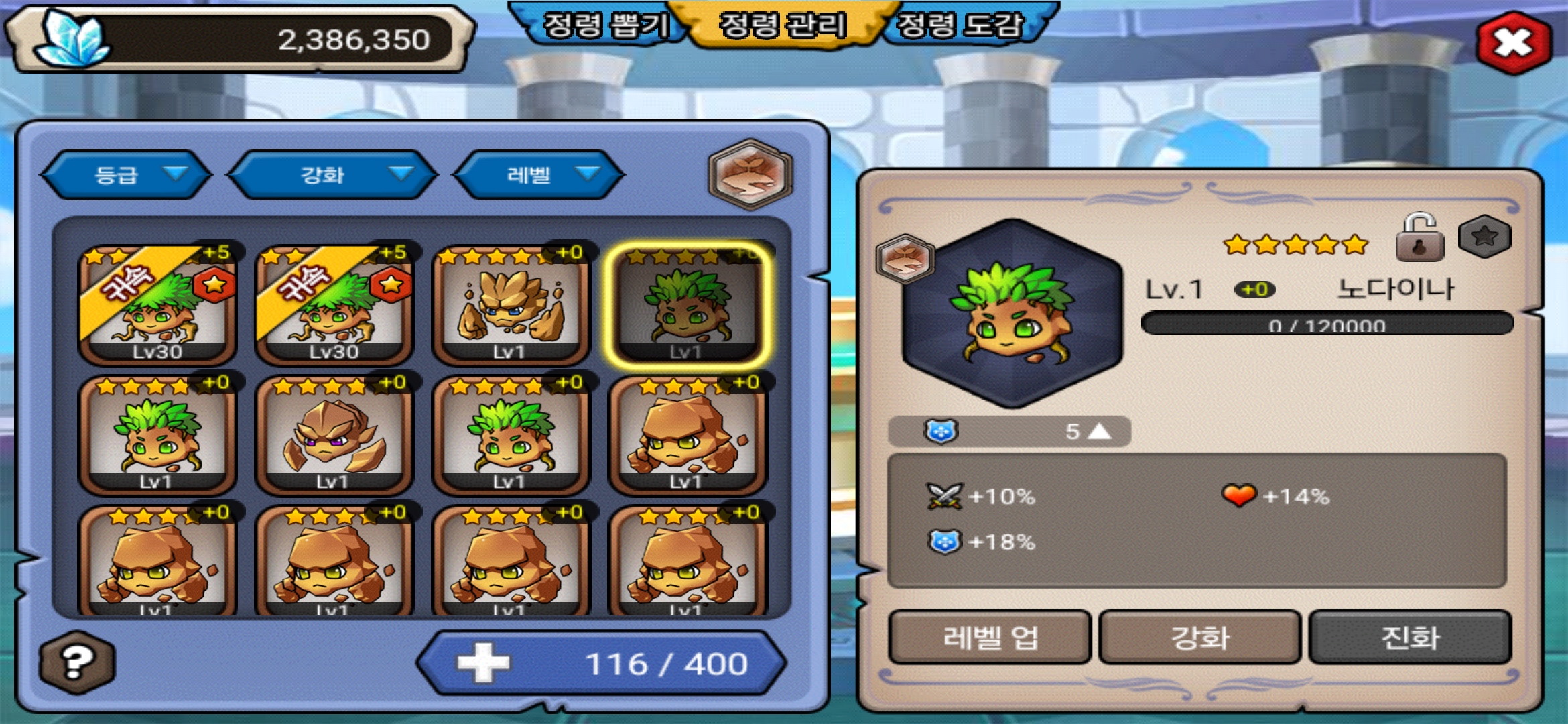Open the 레벨 sort dropdown
Image resolution: width=1568 pixels, height=724 pixels.
[539, 175]
